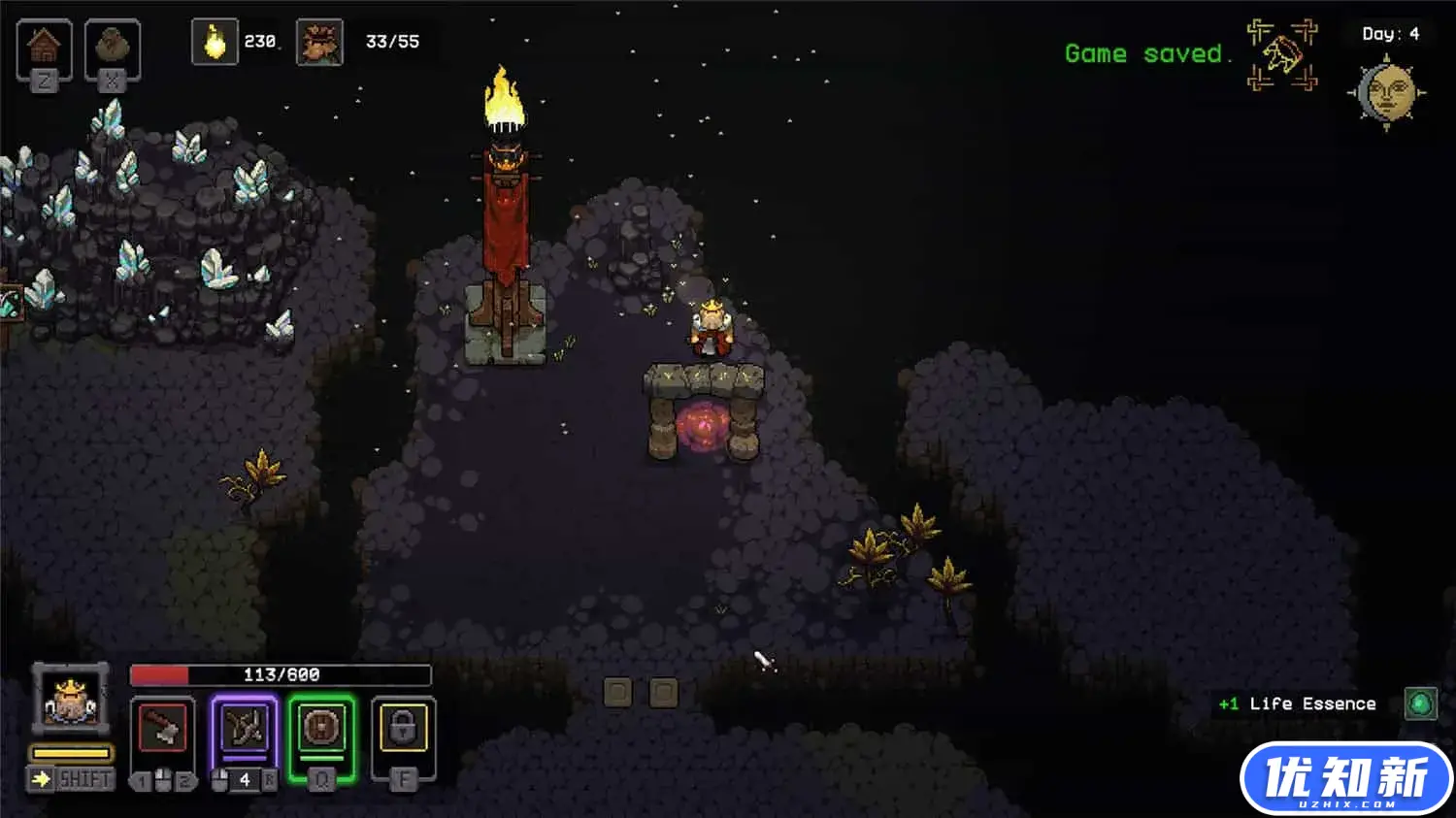The image size is (1456, 818).
Task: Use the wooden shield ability
Action: 321,730
